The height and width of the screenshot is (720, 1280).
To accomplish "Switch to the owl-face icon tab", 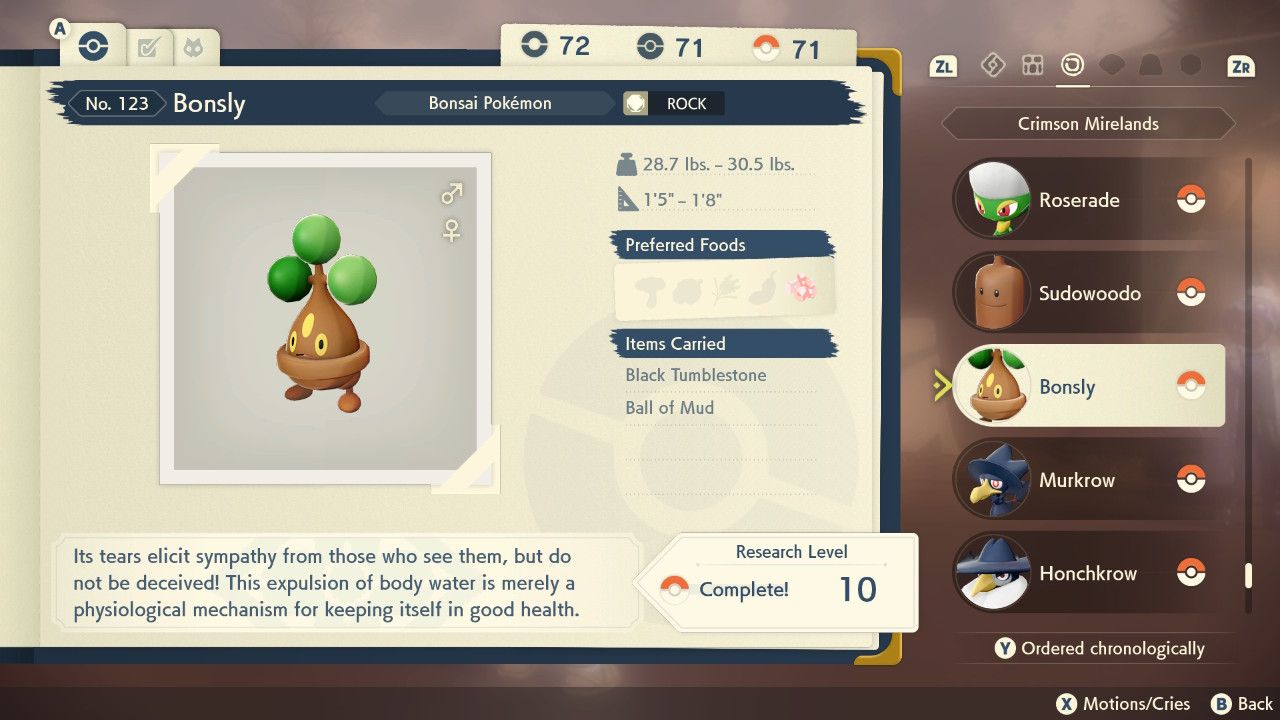I will coord(192,47).
